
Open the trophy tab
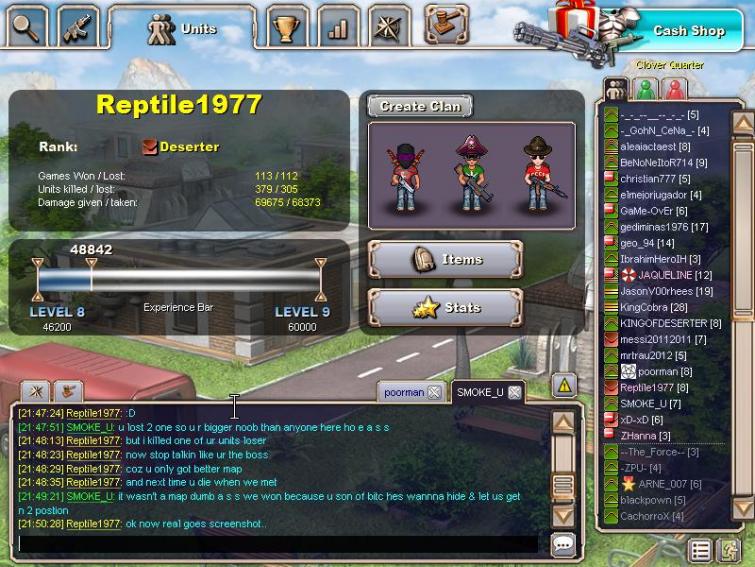[x=287, y=27]
